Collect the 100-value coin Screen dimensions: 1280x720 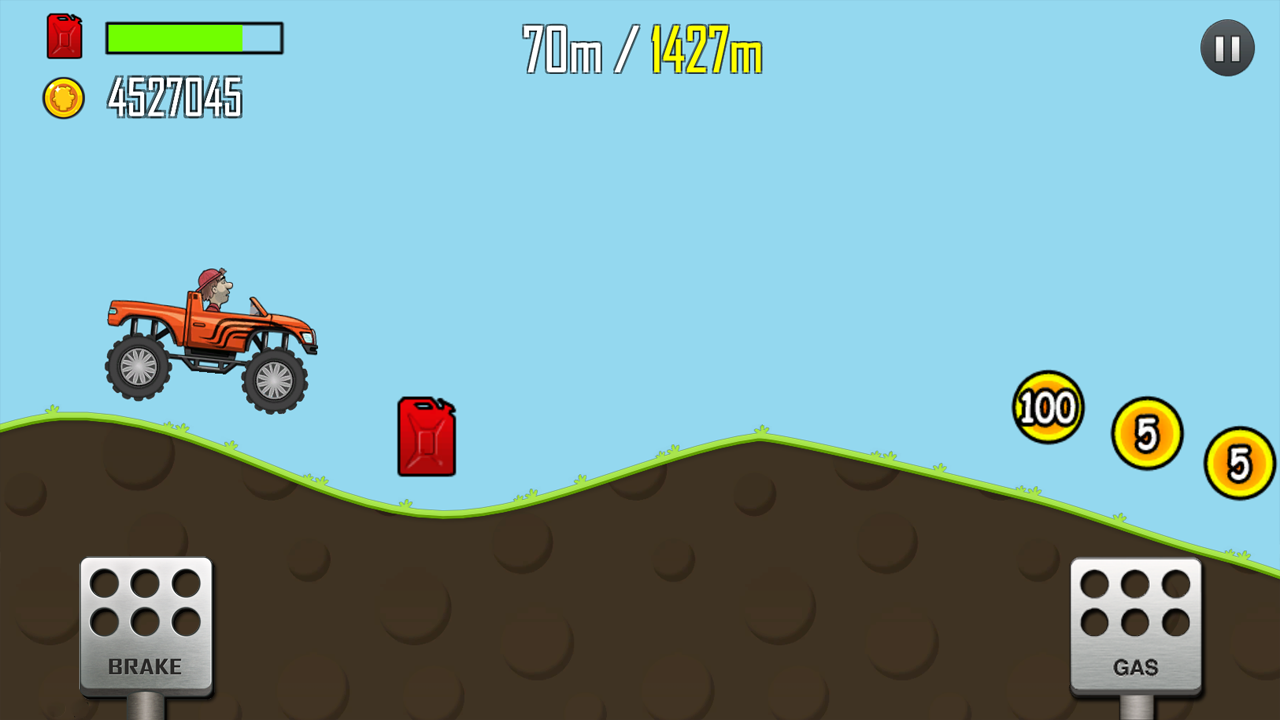point(1048,406)
